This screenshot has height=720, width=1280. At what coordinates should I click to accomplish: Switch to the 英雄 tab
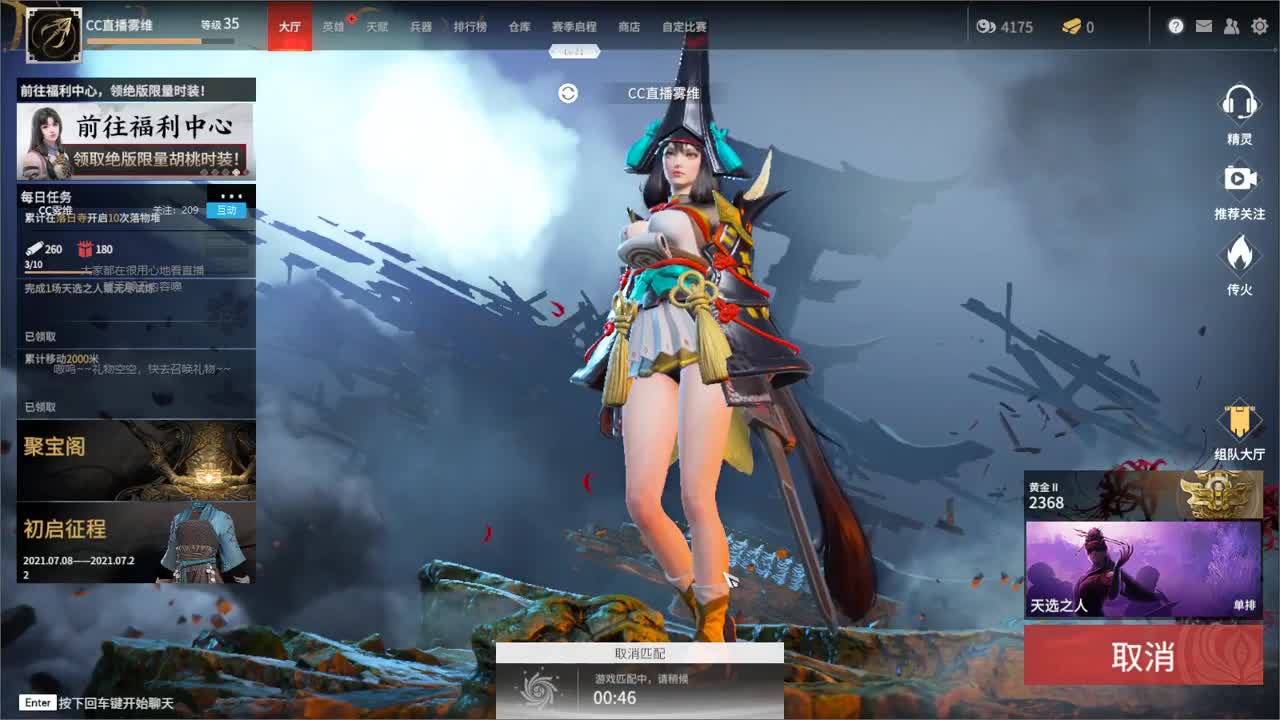click(x=334, y=27)
